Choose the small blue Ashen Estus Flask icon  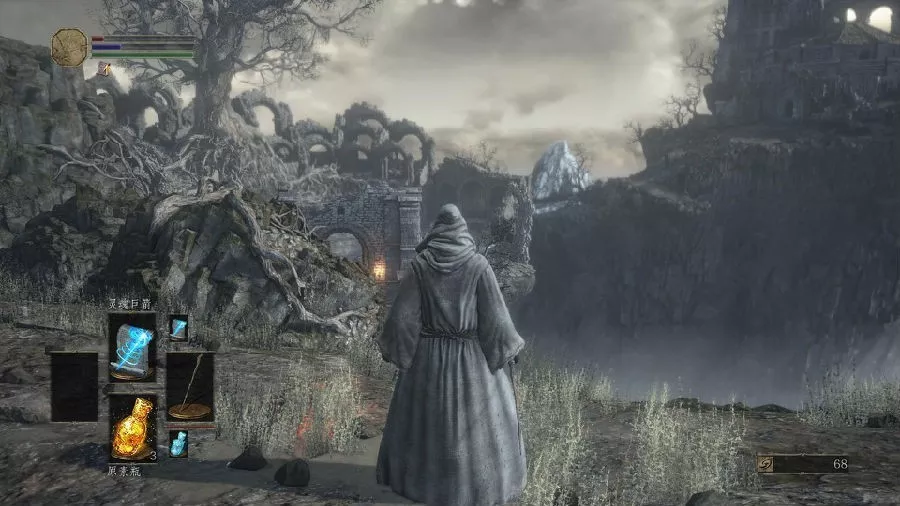click(178, 441)
